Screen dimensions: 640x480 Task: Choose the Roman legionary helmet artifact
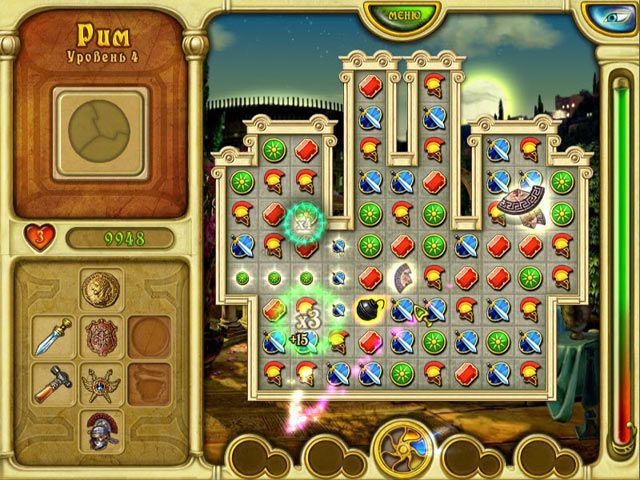(101, 428)
